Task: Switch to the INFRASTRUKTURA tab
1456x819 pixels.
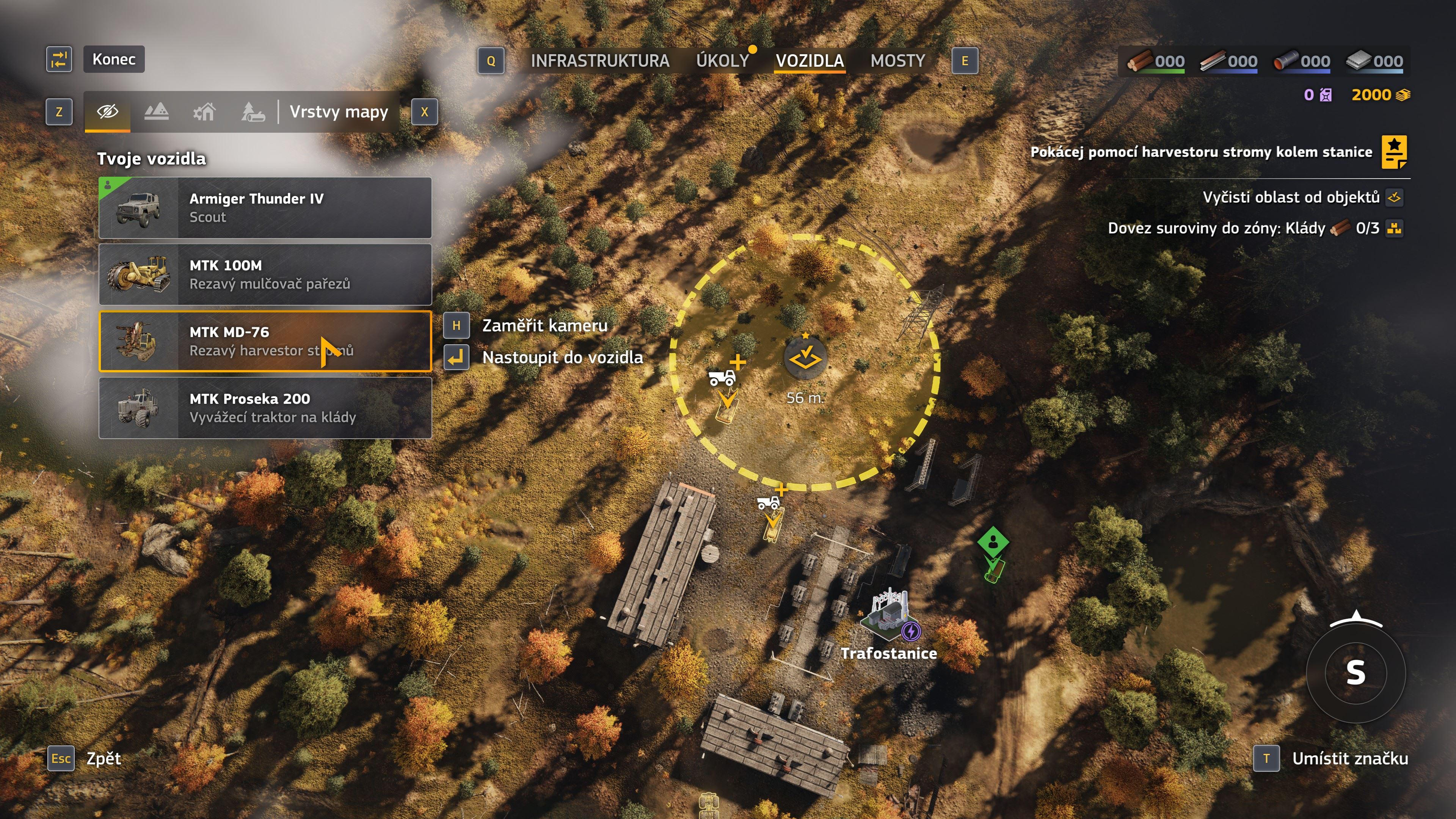Action: (600, 61)
